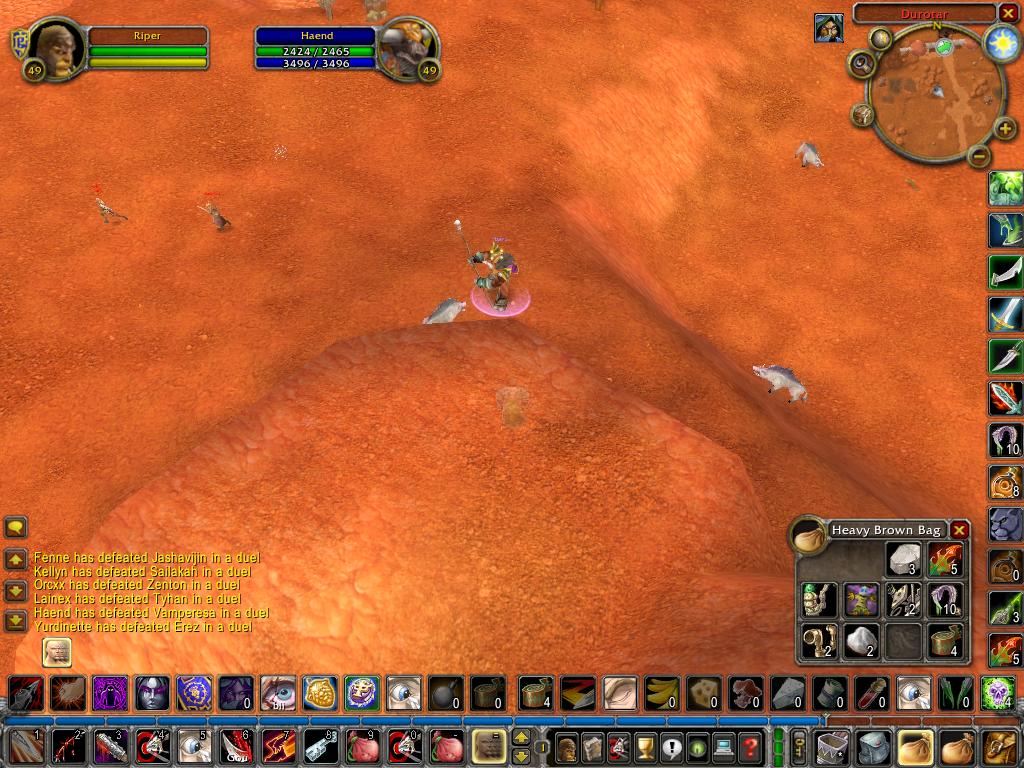Activate the gray cat icon on the side bar
1024x768 pixels.
point(1005,524)
